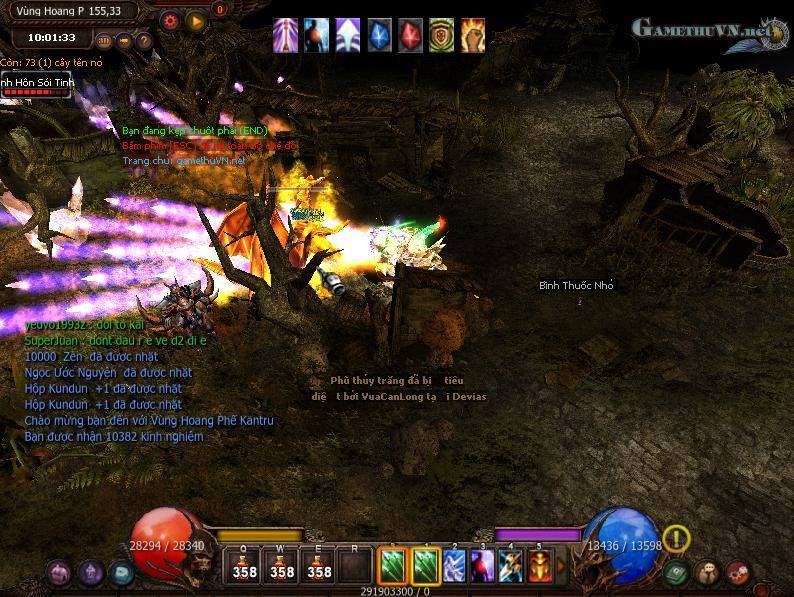
Task: Select the green shield buff icon
Action: pos(442,35)
